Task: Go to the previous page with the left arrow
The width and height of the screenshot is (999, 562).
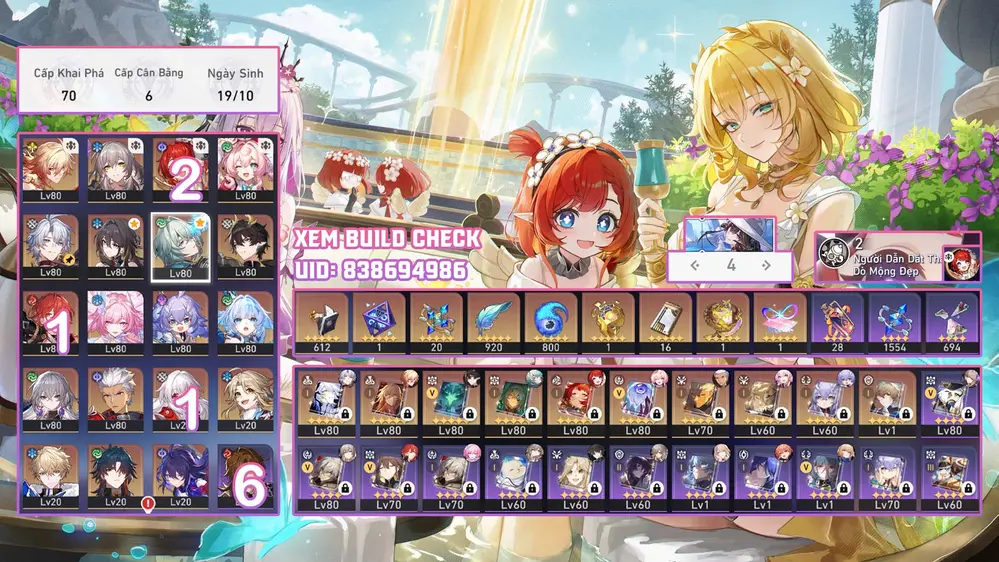Action: point(695,266)
